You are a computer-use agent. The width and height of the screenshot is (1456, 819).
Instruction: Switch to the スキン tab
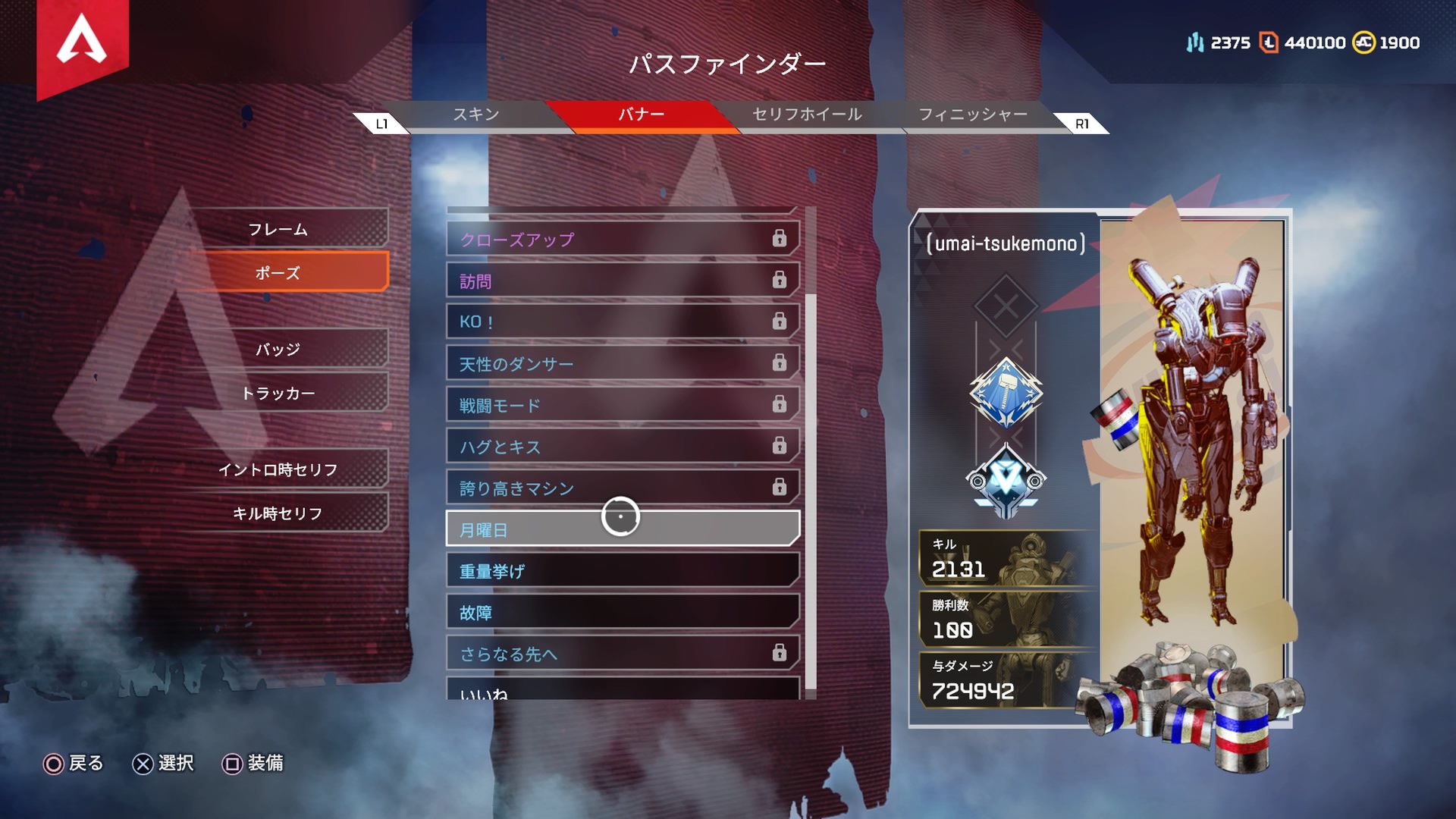tap(476, 115)
